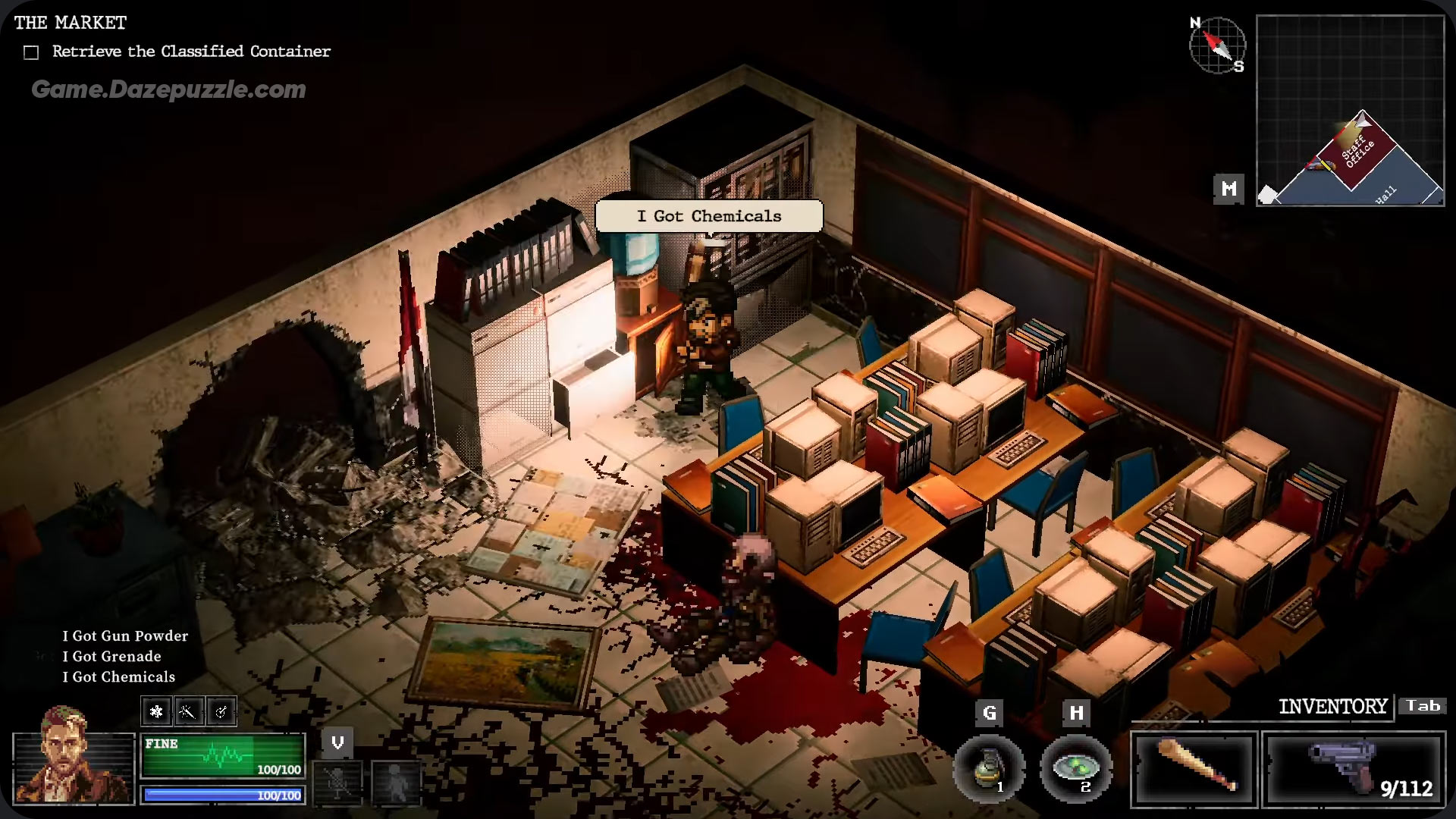
Task: Use the healing herb dish quick slot
Action: (1075, 769)
